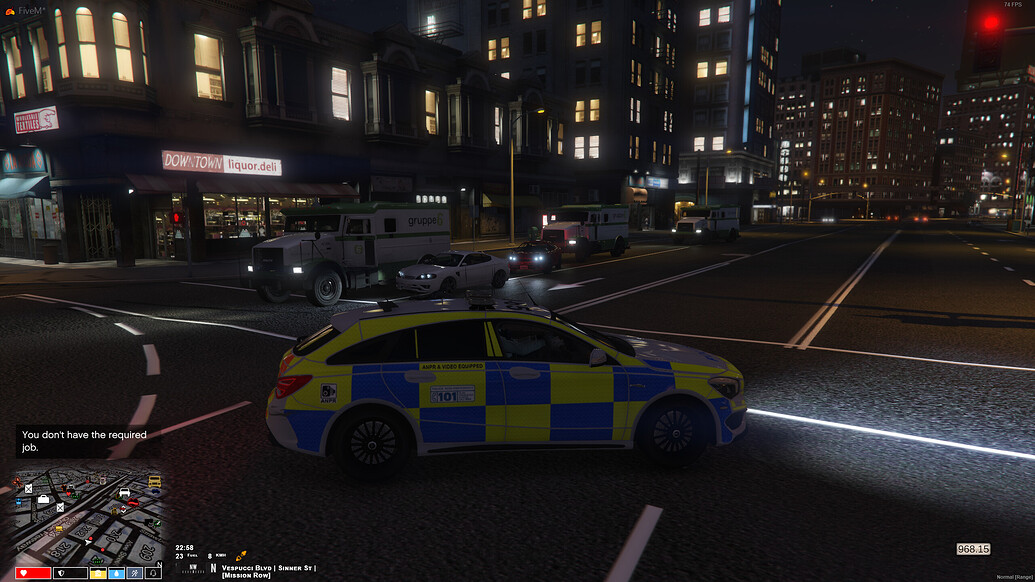Select the white car blip on minimap

124,492
